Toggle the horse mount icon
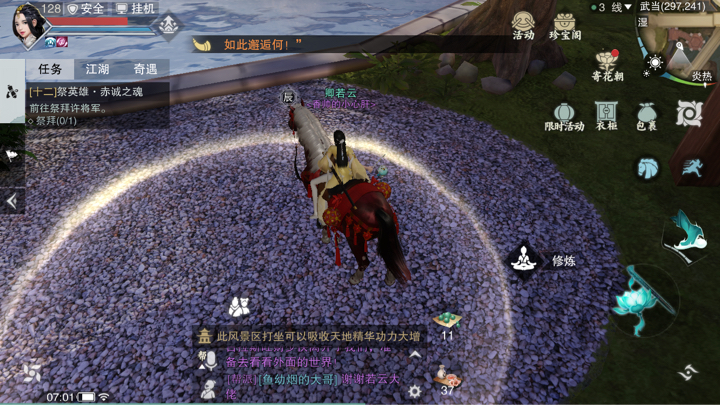 coord(648,167)
